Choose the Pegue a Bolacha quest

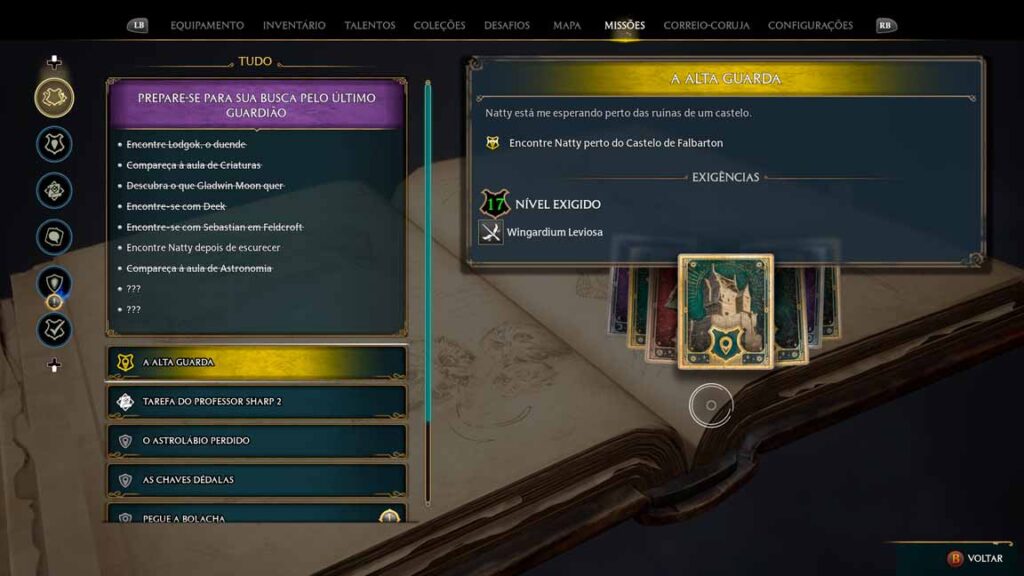pyautogui.click(x=256, y=516)
